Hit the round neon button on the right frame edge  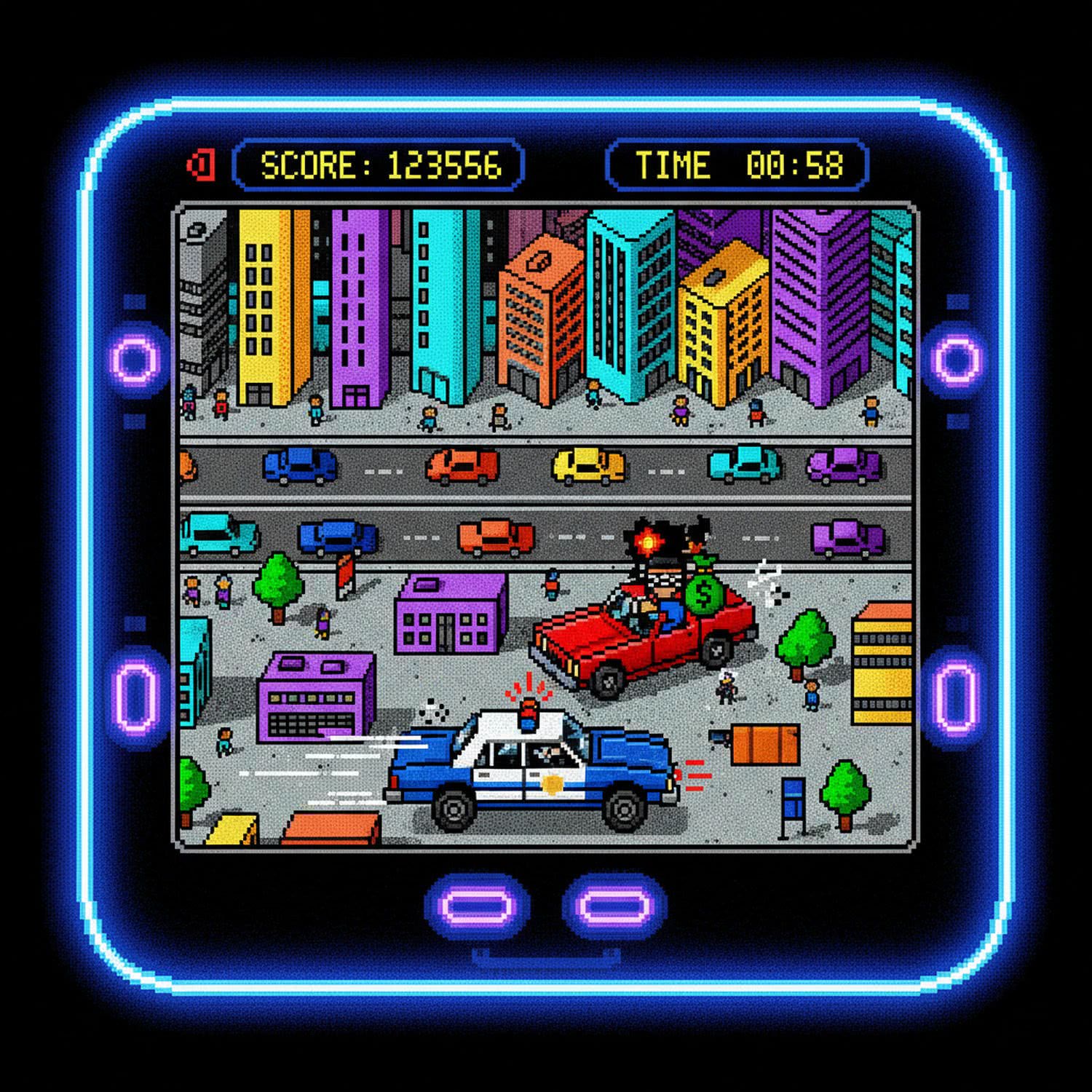coord(957,360)
